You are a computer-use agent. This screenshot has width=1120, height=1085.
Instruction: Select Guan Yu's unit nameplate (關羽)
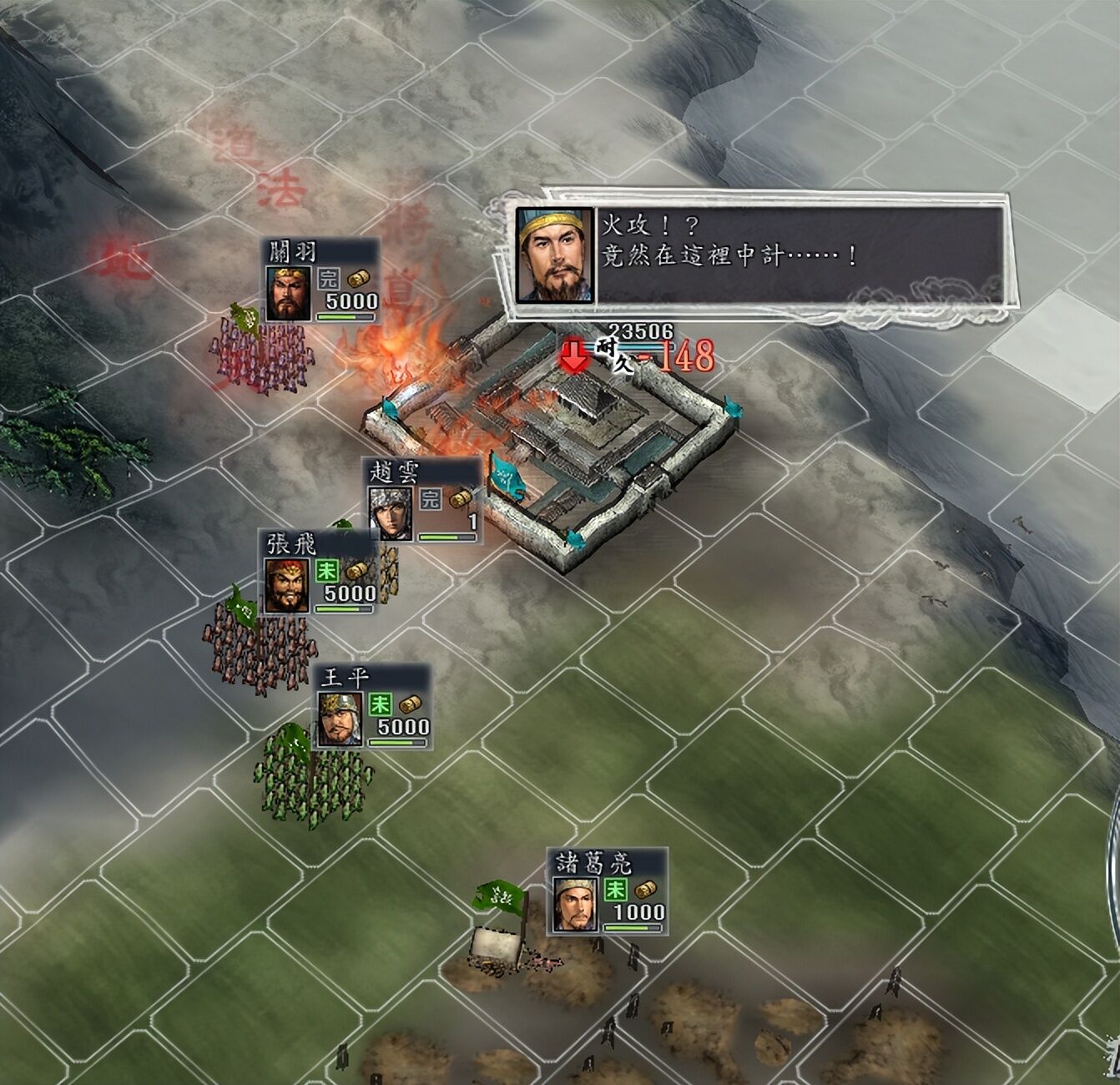pos(321,281)
